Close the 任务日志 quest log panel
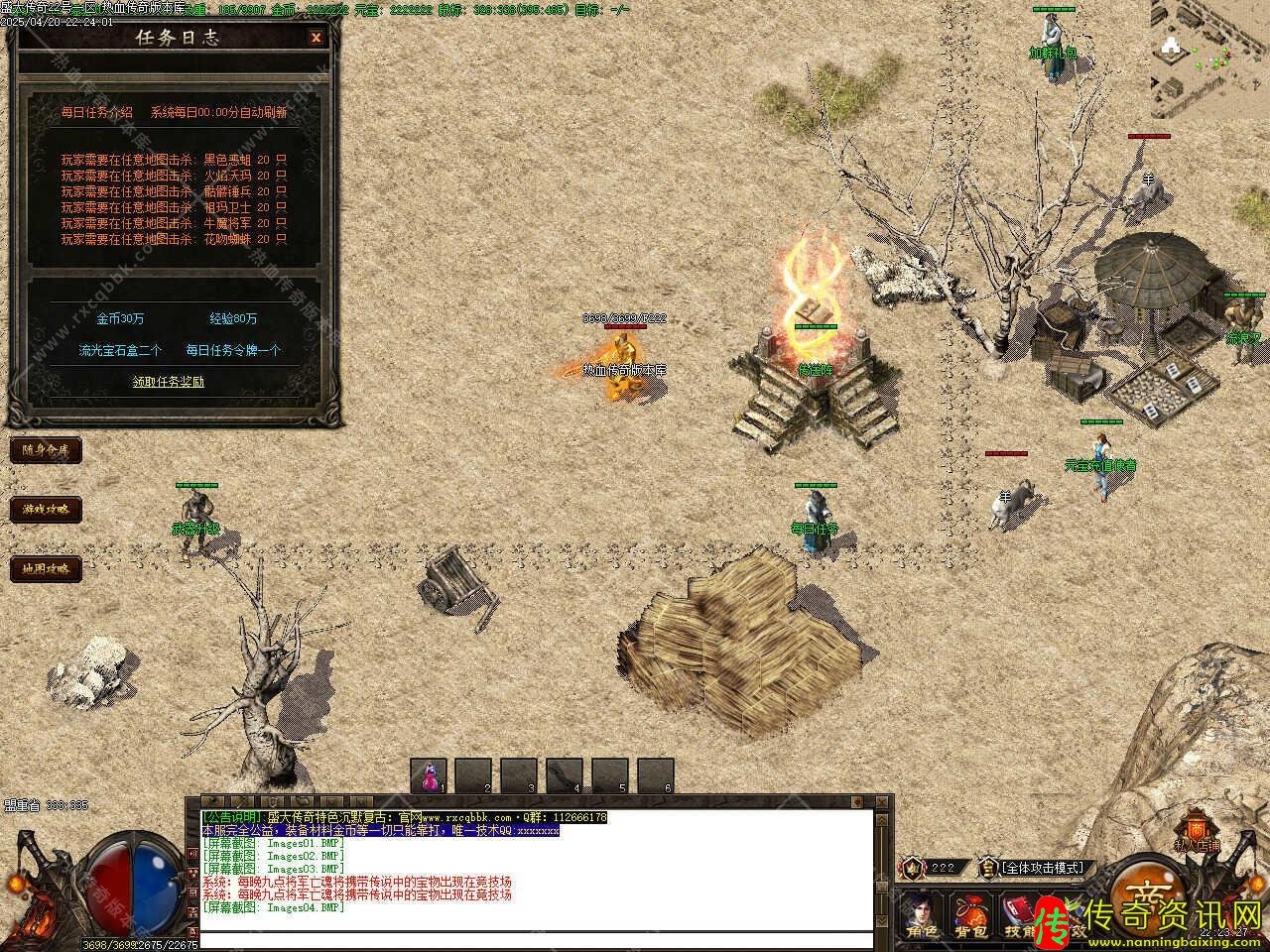1270x952 pixels. 316,38
